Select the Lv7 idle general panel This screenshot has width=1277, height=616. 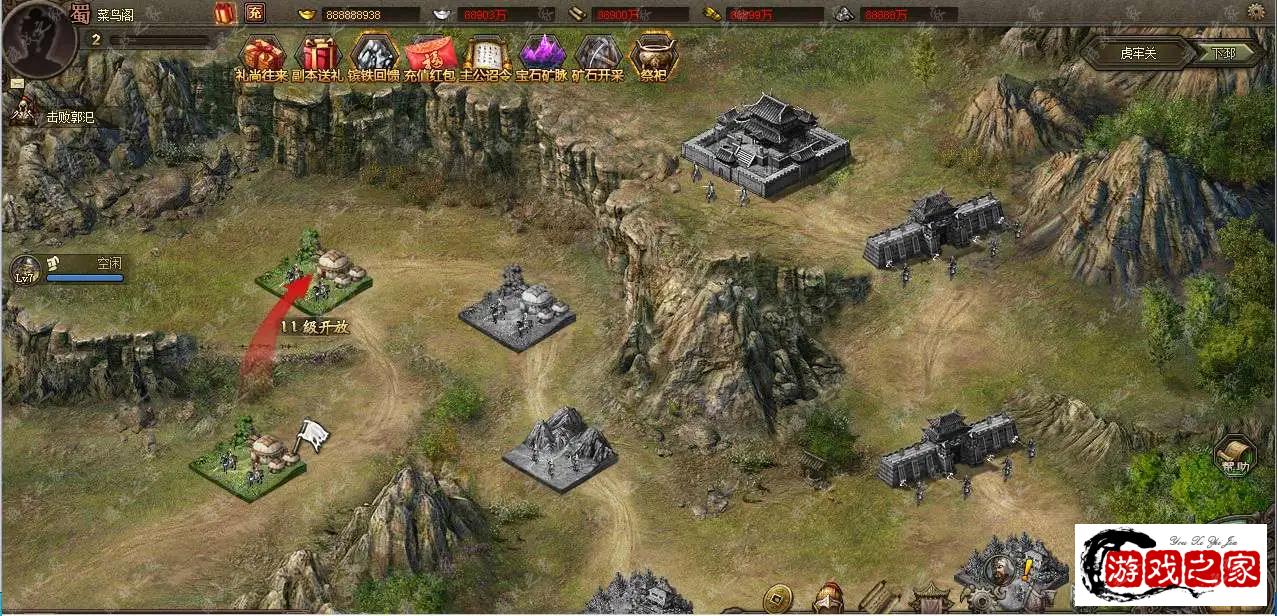[x=70, y=268]
